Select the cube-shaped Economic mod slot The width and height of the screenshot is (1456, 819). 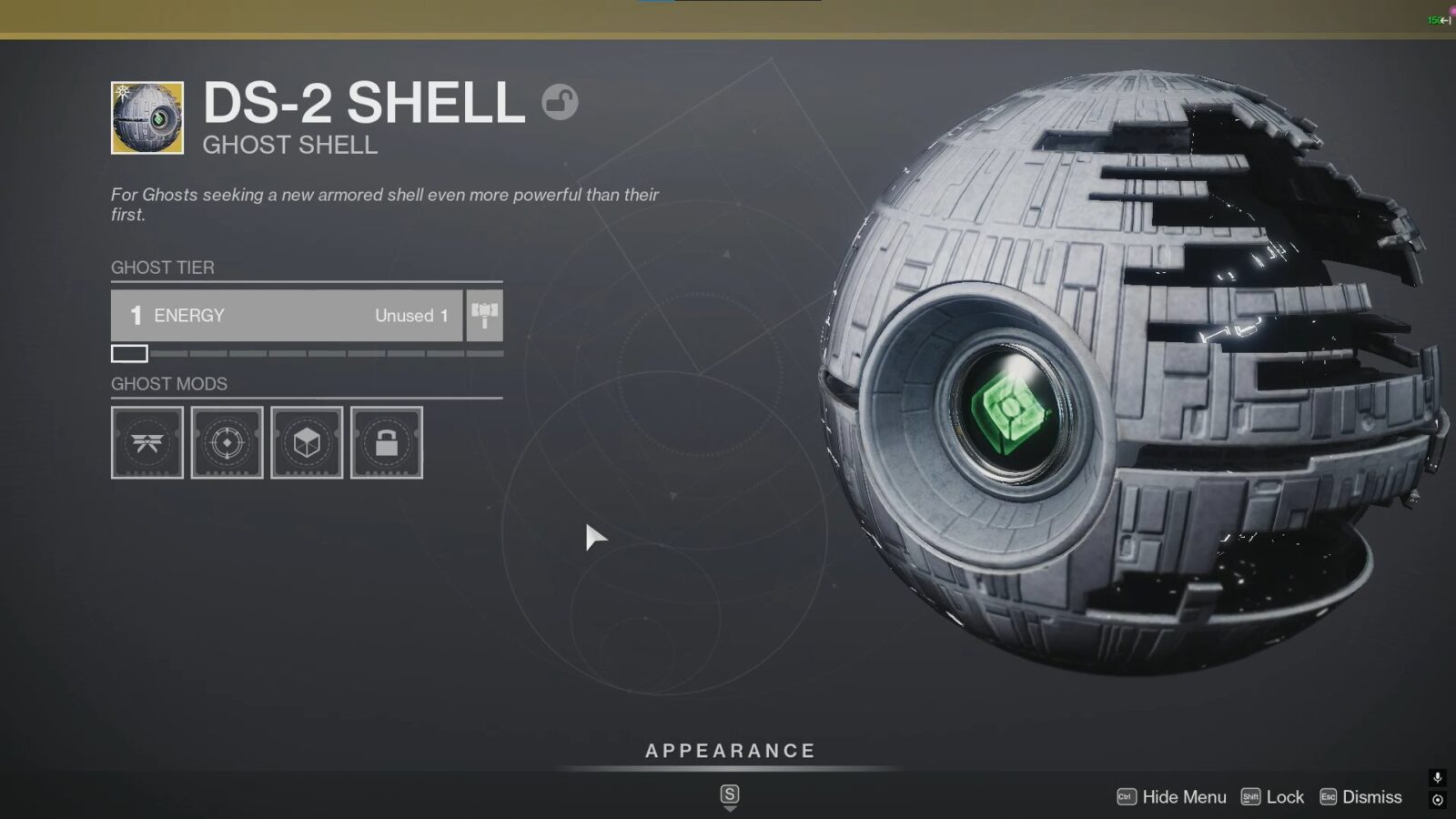(x=306, y=443)
